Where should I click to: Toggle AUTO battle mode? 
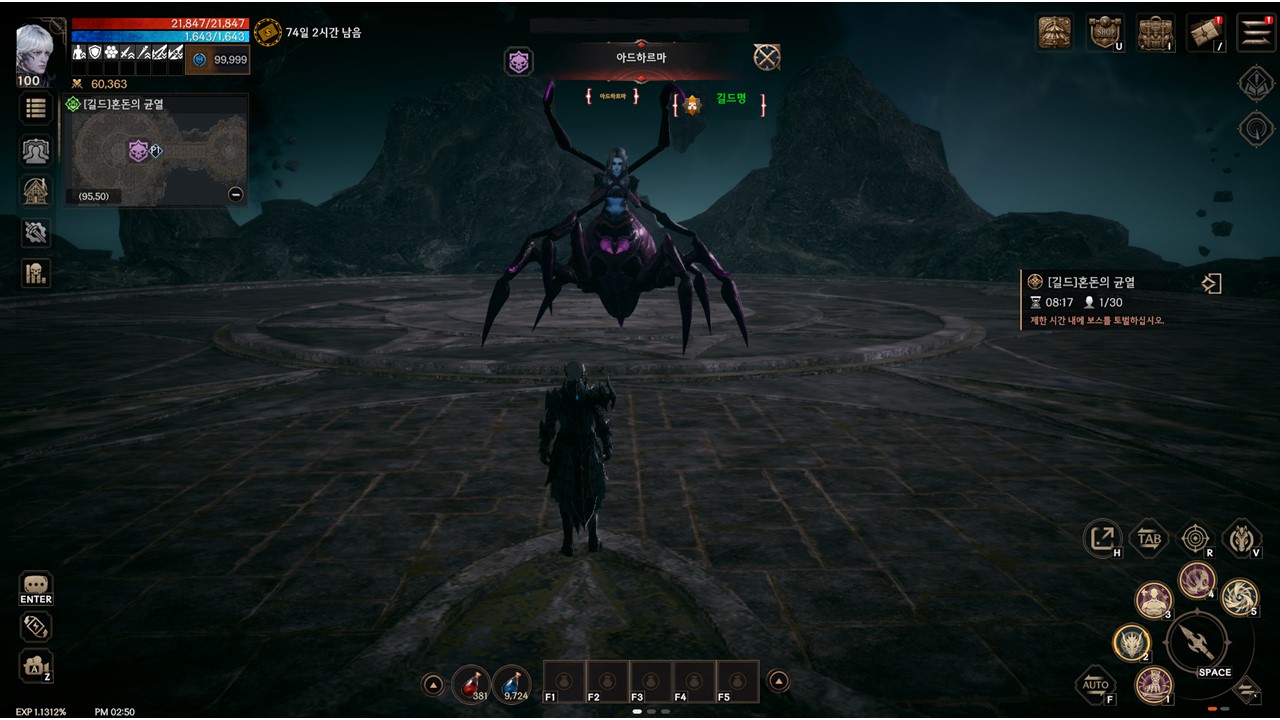coord(1097,685)
